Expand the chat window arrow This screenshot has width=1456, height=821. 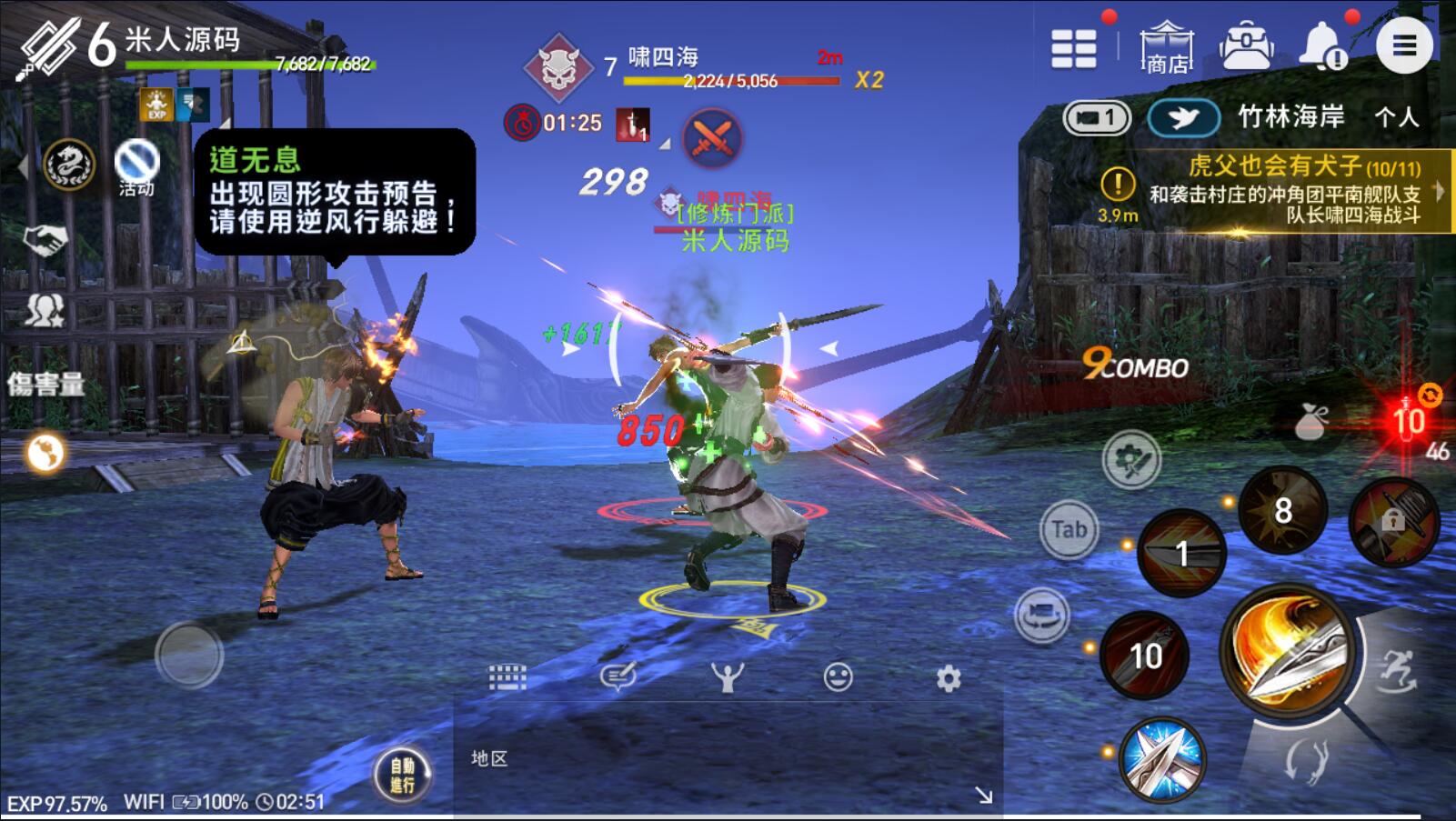coord(983,796)
